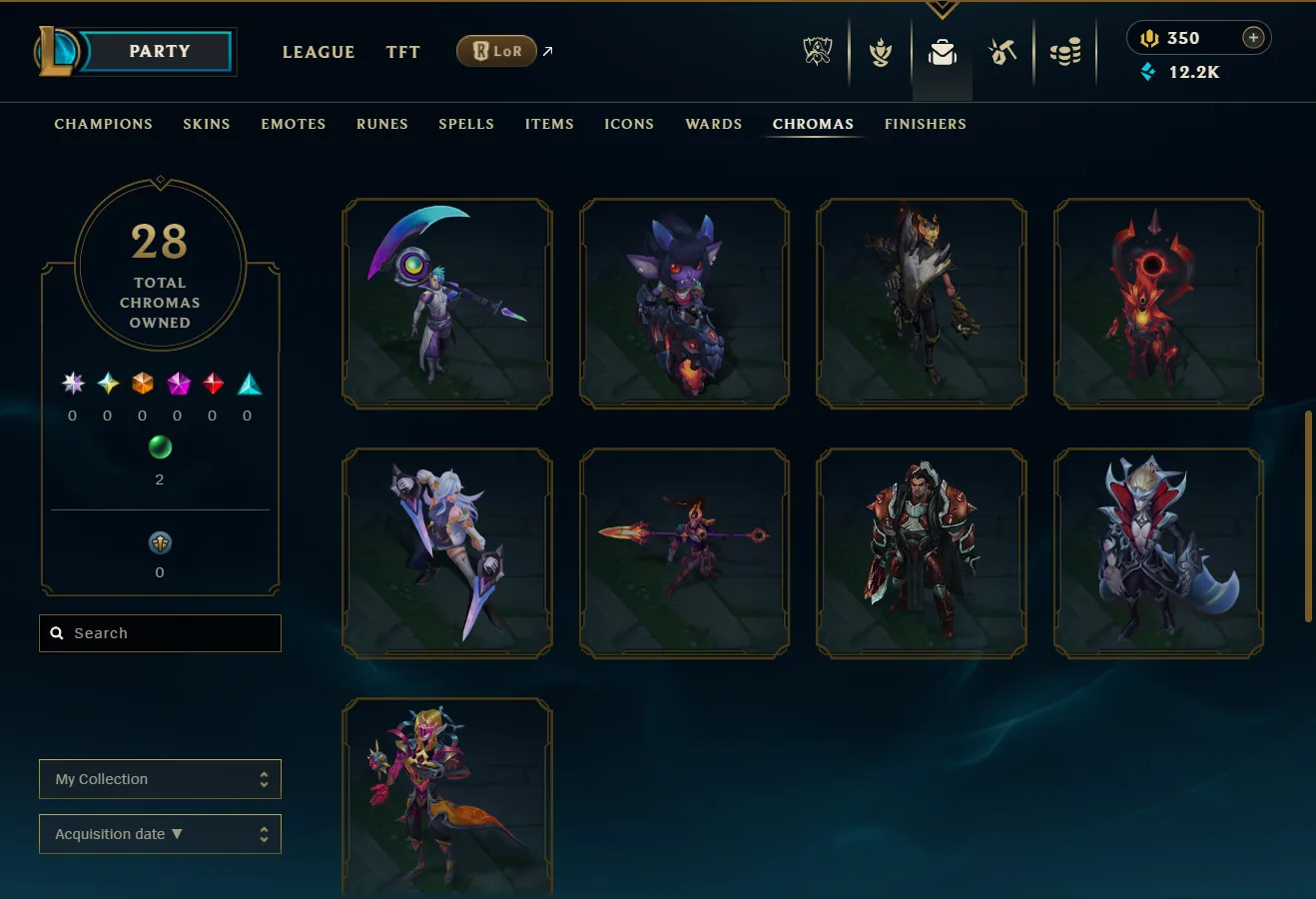Click the plus button to buy RP
This screenshot has height=899, width=1316.
coord(1252,37)
